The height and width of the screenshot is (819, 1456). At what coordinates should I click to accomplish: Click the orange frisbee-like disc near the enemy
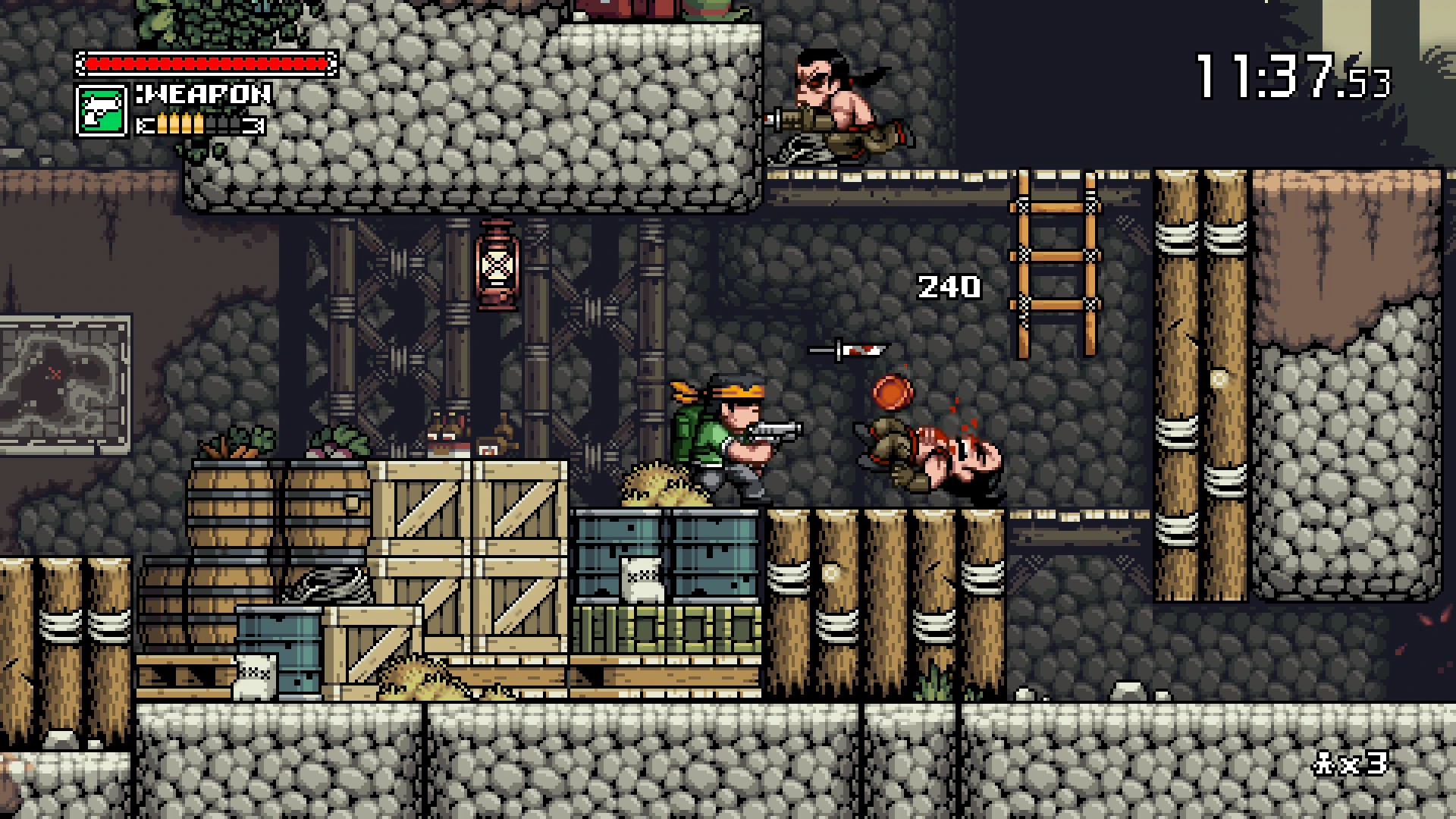point(891,394)
